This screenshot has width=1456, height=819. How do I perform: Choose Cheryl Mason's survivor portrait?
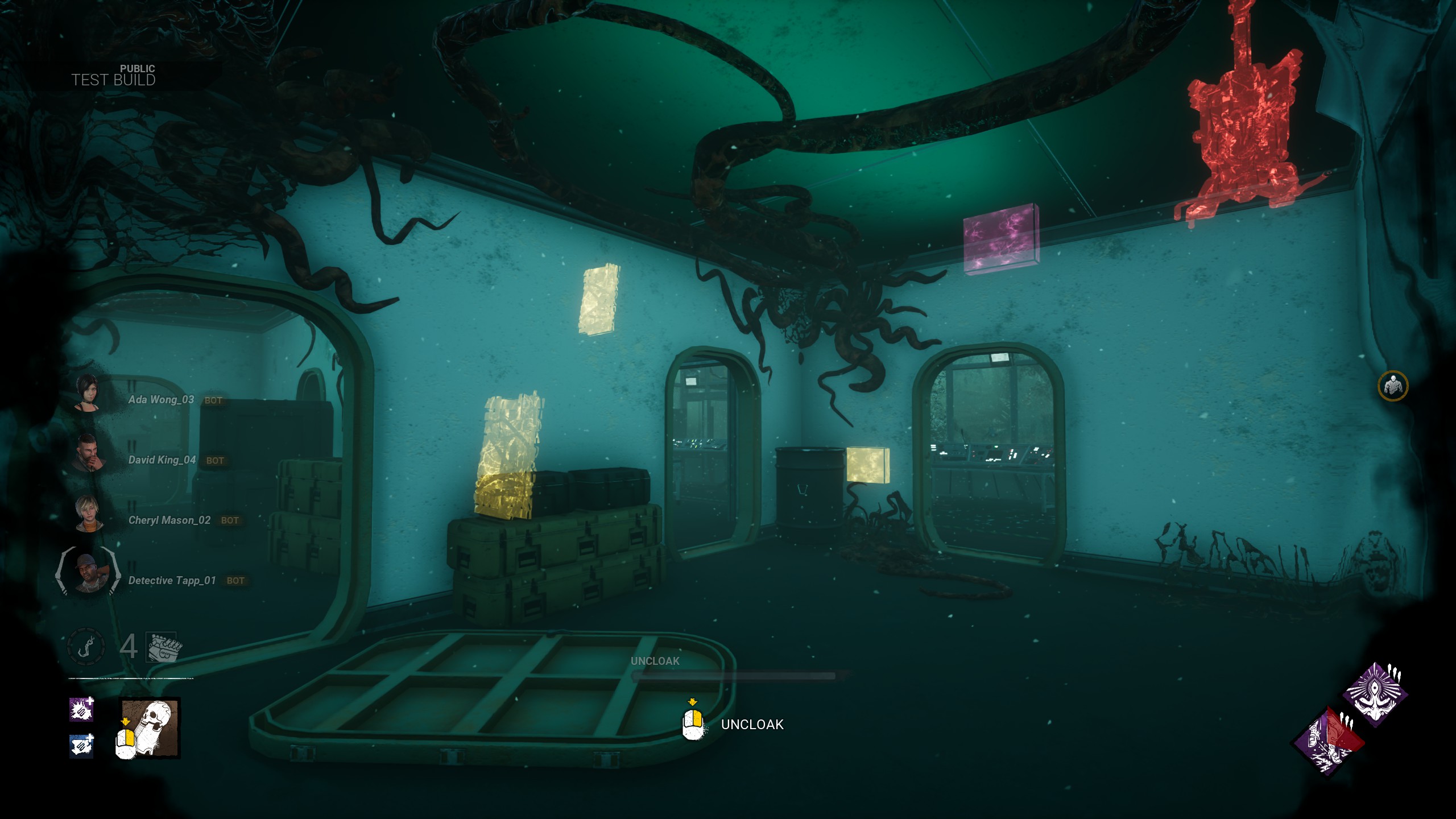89,513
